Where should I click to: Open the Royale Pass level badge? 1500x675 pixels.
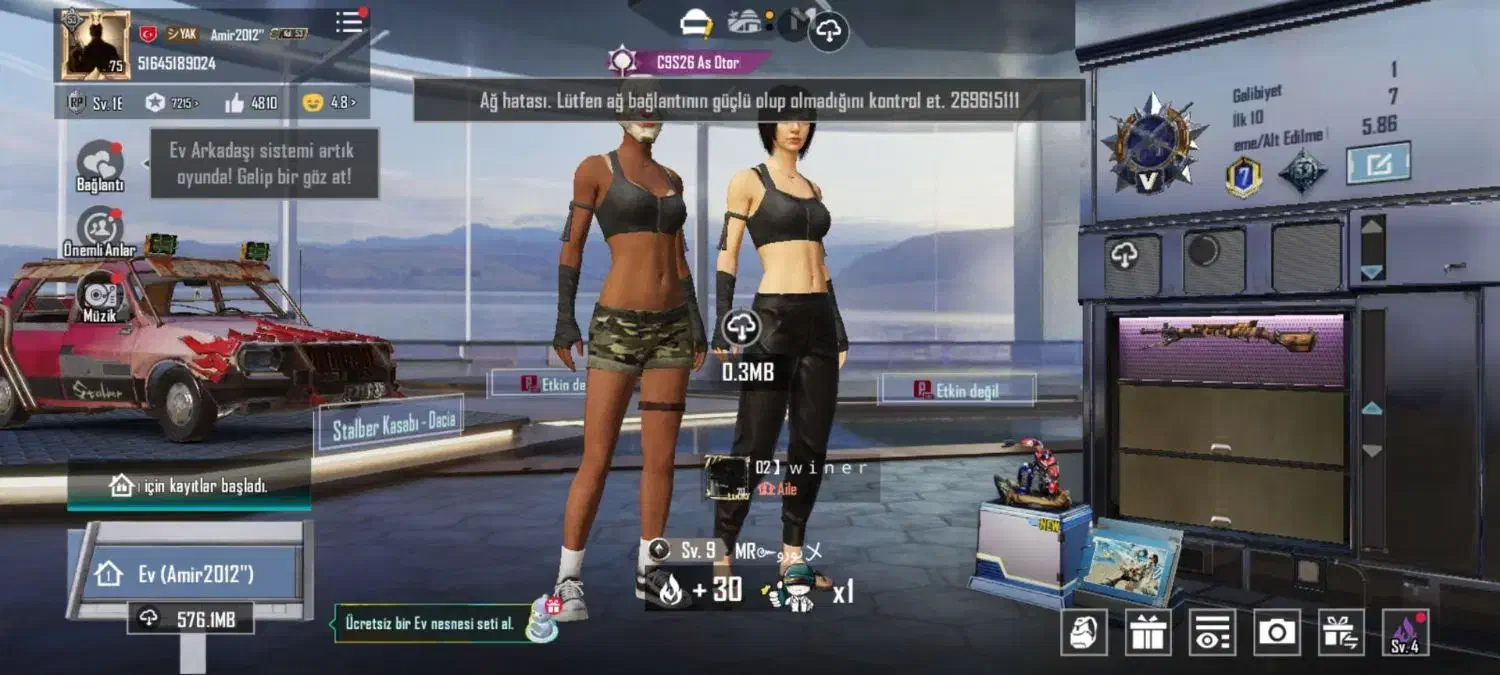(x=96, y=103)
